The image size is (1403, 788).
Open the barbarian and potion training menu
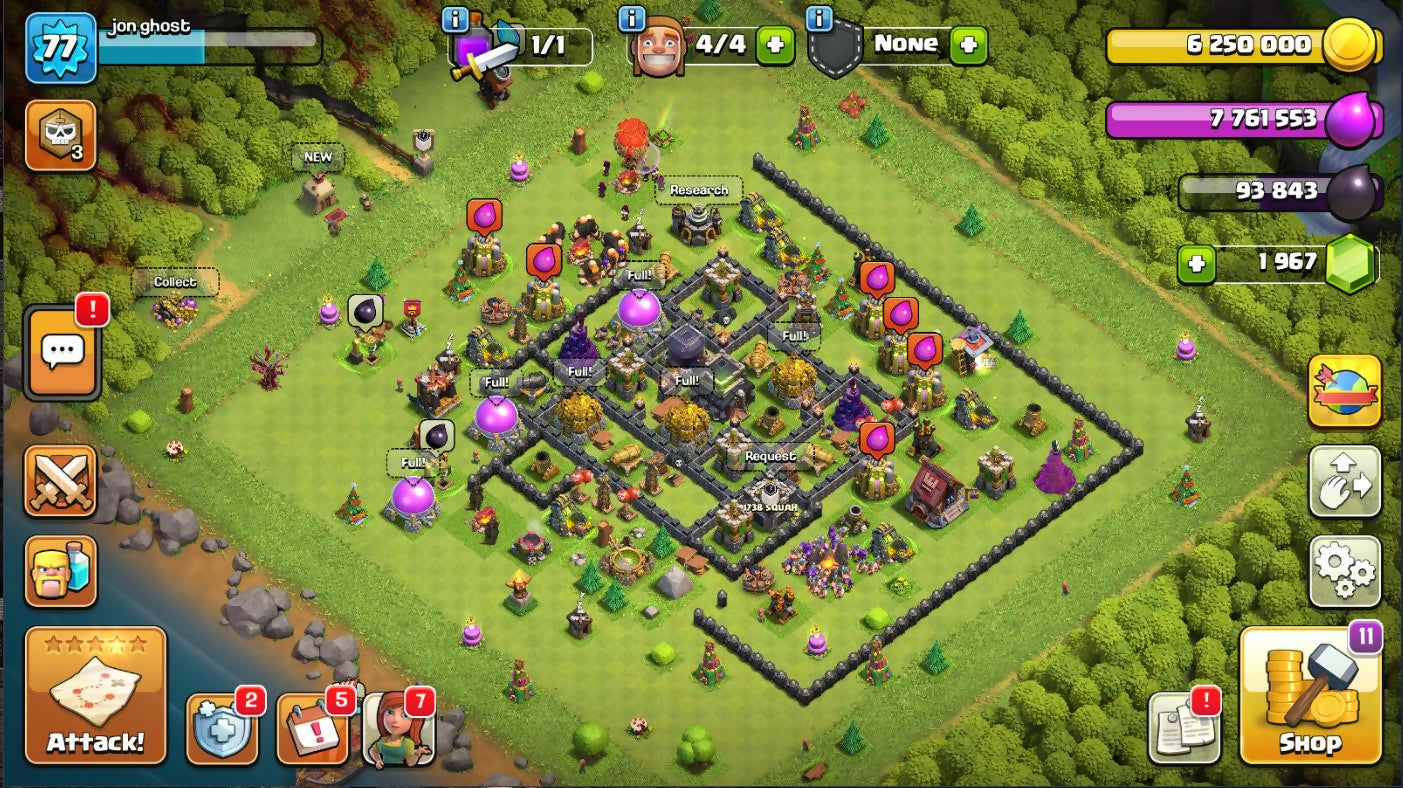click(x=61, y=571)
